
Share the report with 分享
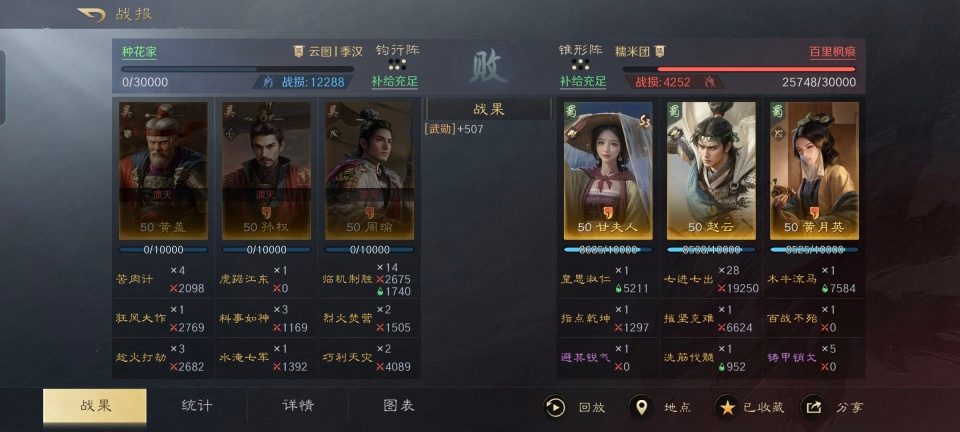pos(834,407)
